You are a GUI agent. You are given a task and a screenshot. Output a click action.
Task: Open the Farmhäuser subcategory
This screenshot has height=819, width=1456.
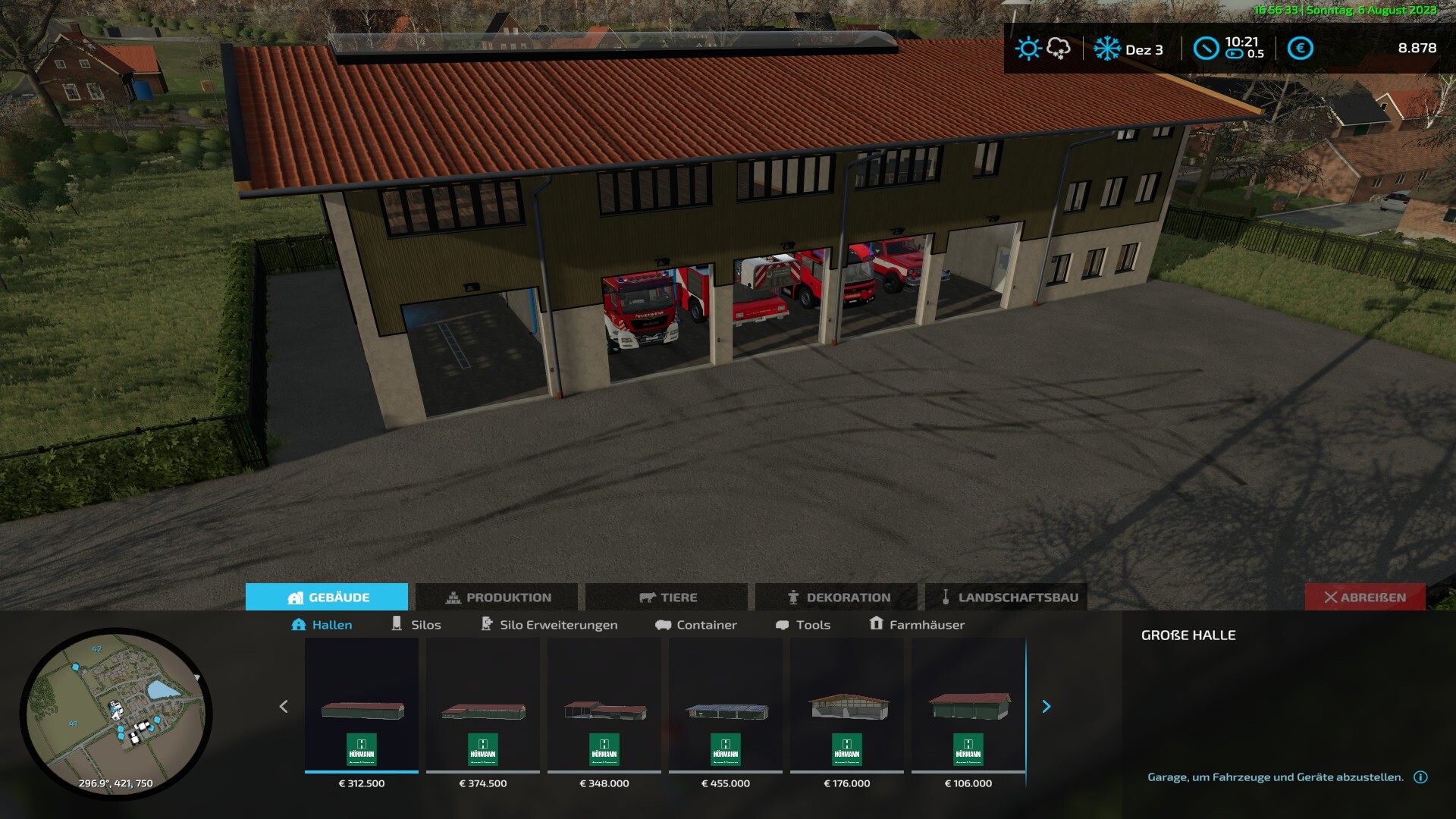917,625
